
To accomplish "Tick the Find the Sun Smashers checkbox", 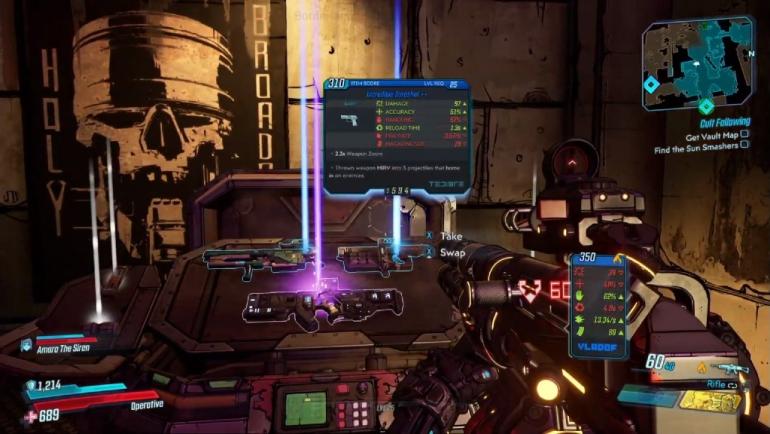I will click(744, 147).
